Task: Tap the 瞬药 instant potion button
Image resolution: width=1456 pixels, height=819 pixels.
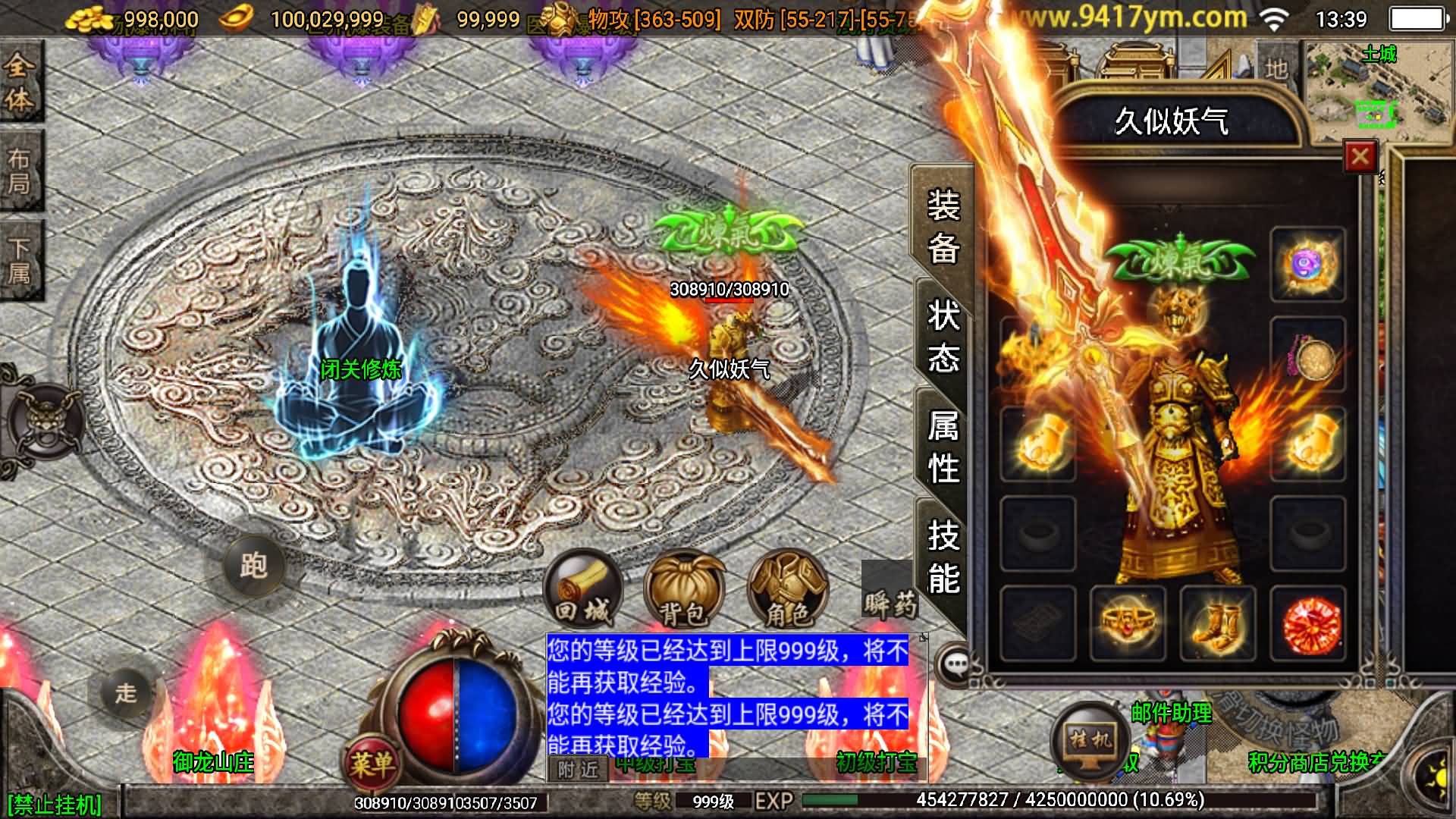Action: coord(890,602)
